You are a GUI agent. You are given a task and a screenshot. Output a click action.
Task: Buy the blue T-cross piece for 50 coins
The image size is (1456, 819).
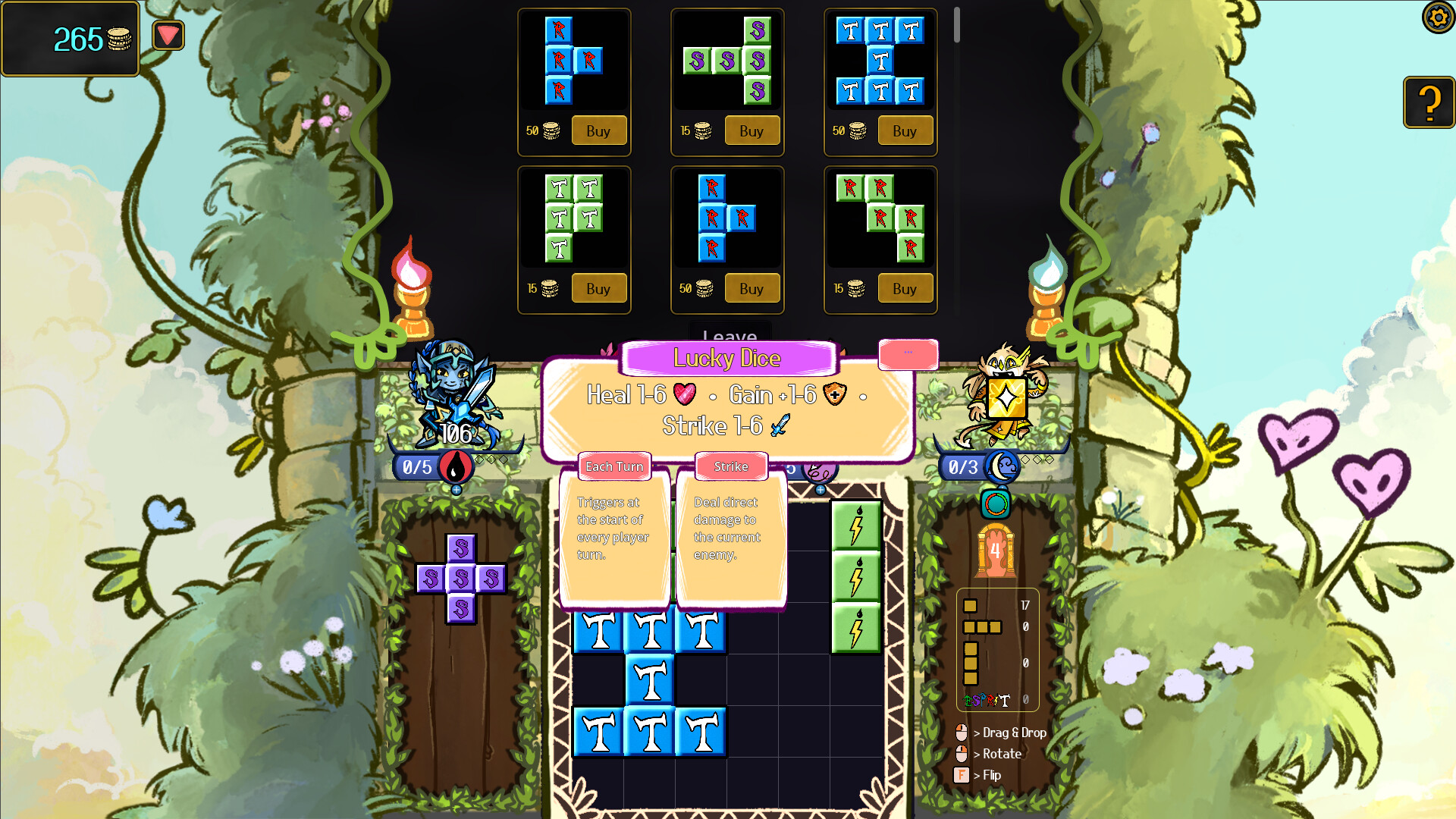905,130
